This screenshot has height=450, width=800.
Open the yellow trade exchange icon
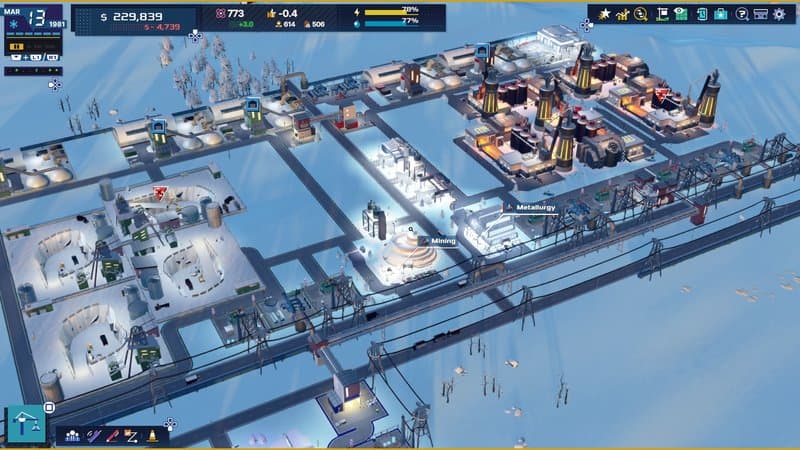(x=641, y=14)
